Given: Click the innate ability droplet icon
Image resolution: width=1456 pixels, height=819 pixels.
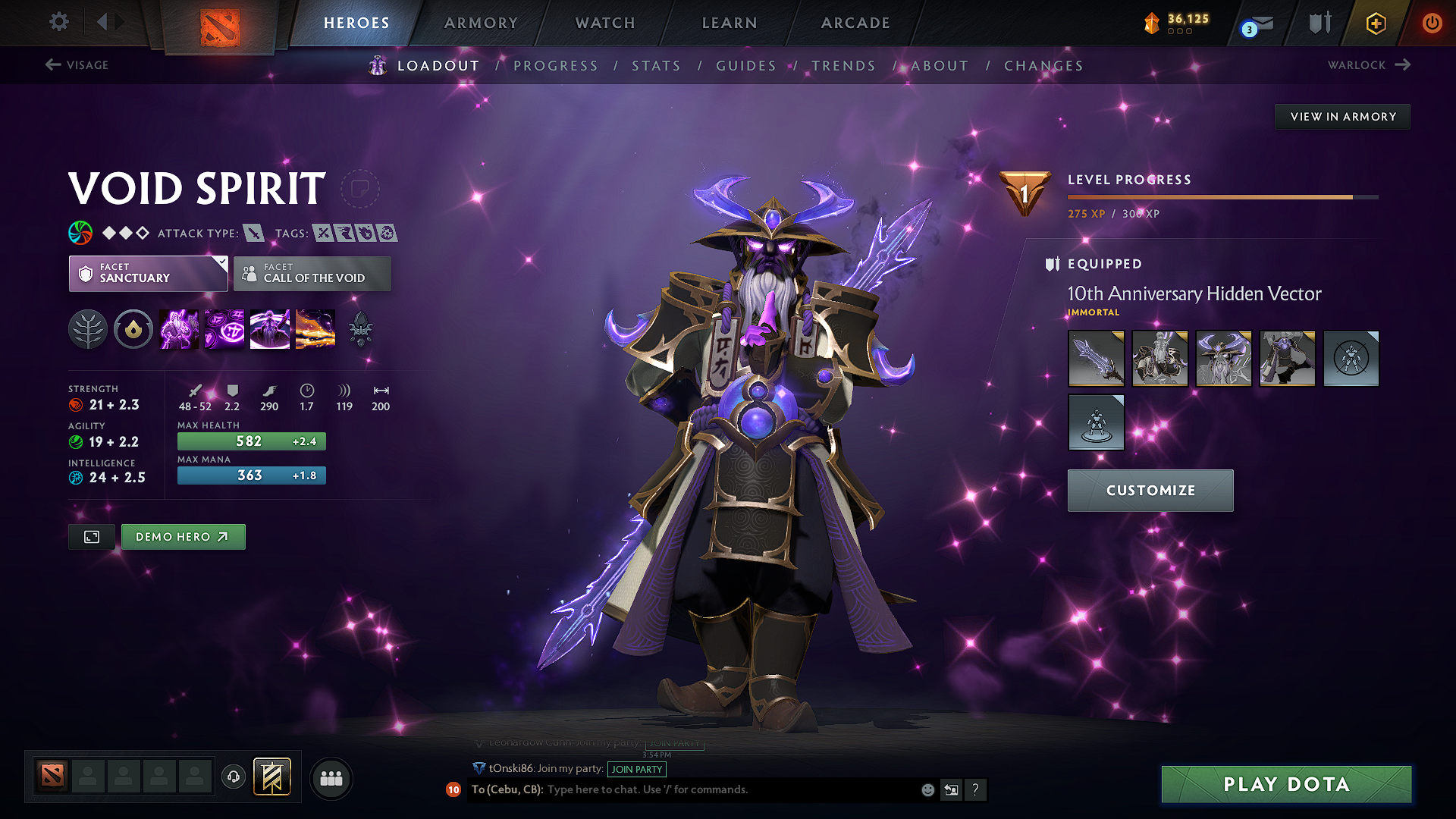Looking at the screenshot, I should [133, 329].
